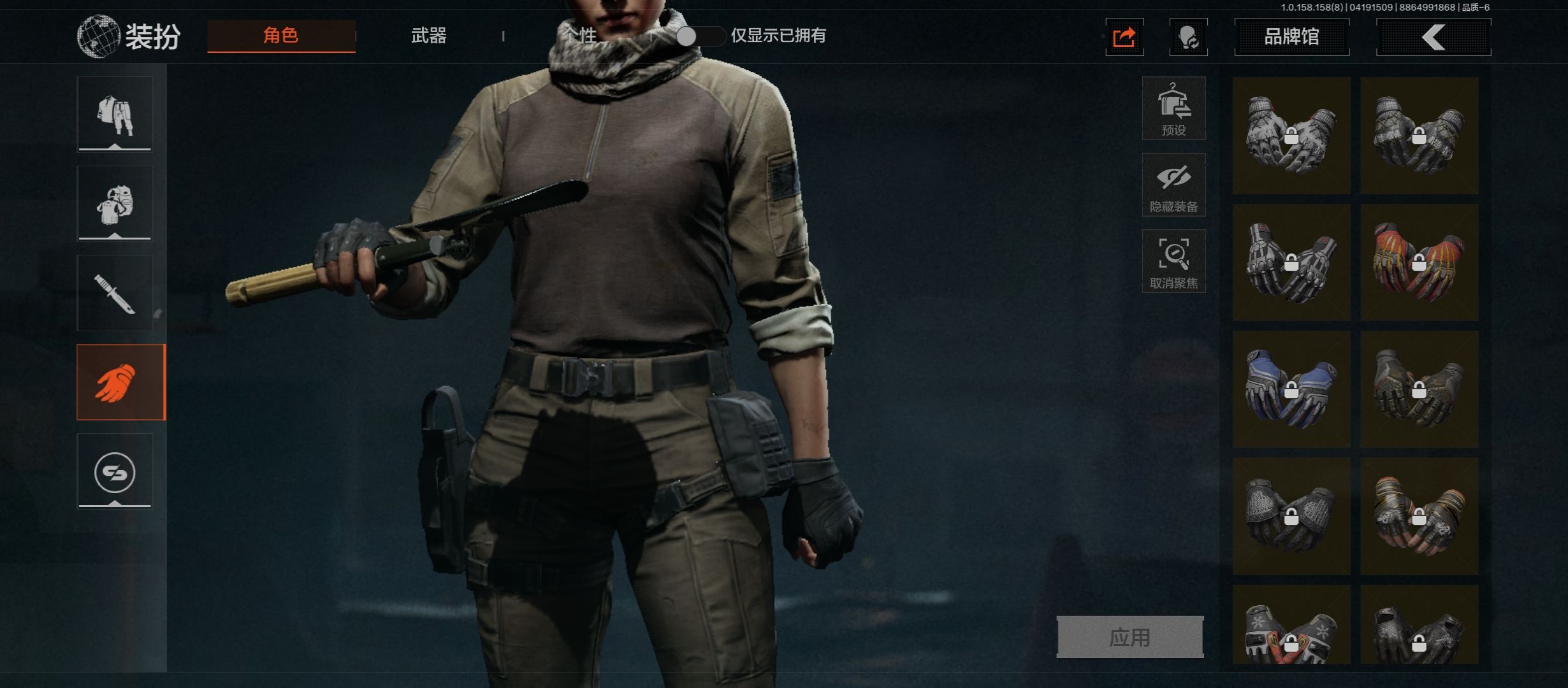Viewport: 1568px width, 688px height.
Task: Open the 预设 presets button
Action: tap(1173, 108)
